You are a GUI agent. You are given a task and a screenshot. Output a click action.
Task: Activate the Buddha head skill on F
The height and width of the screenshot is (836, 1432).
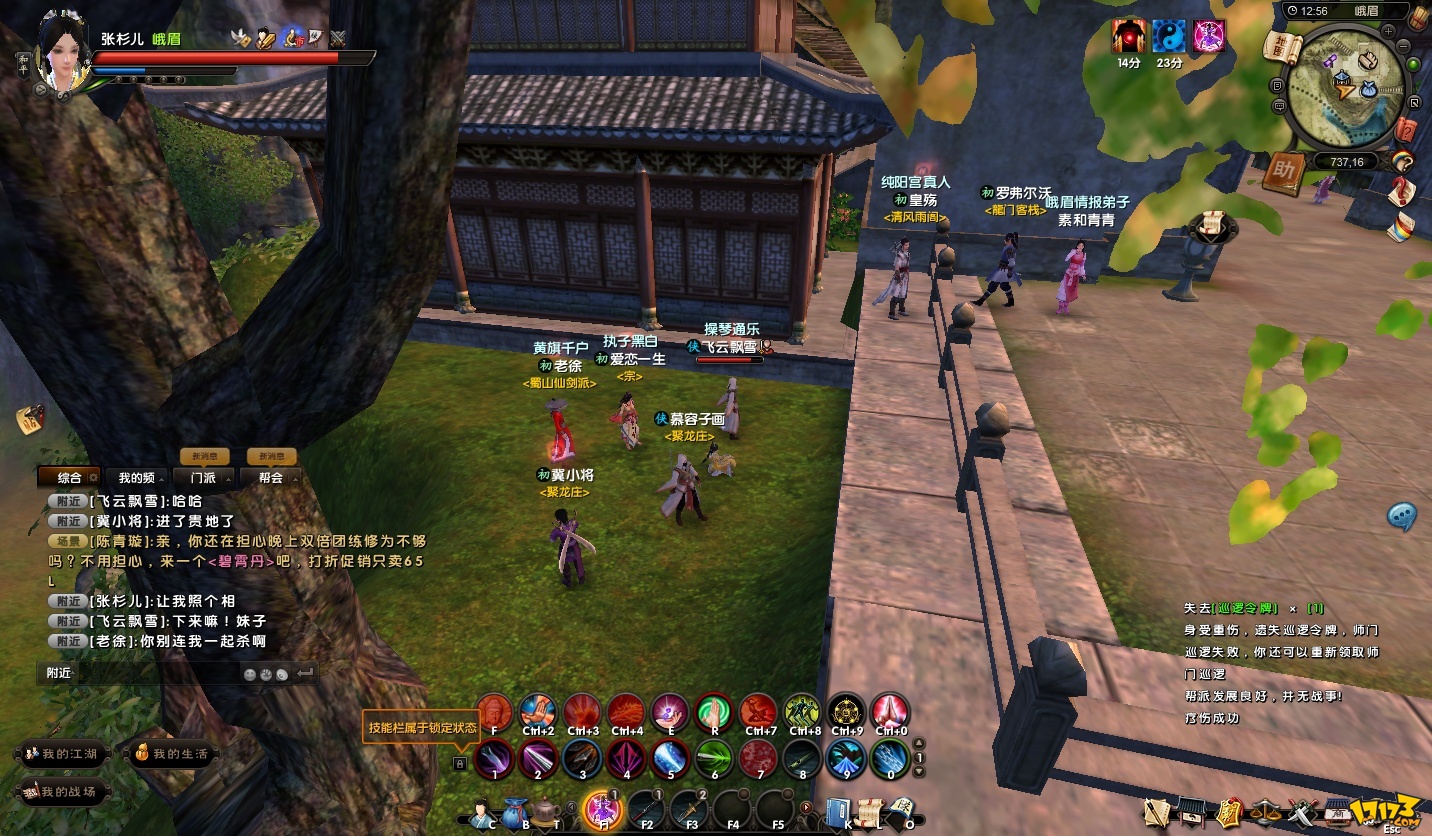pos(494,712)
